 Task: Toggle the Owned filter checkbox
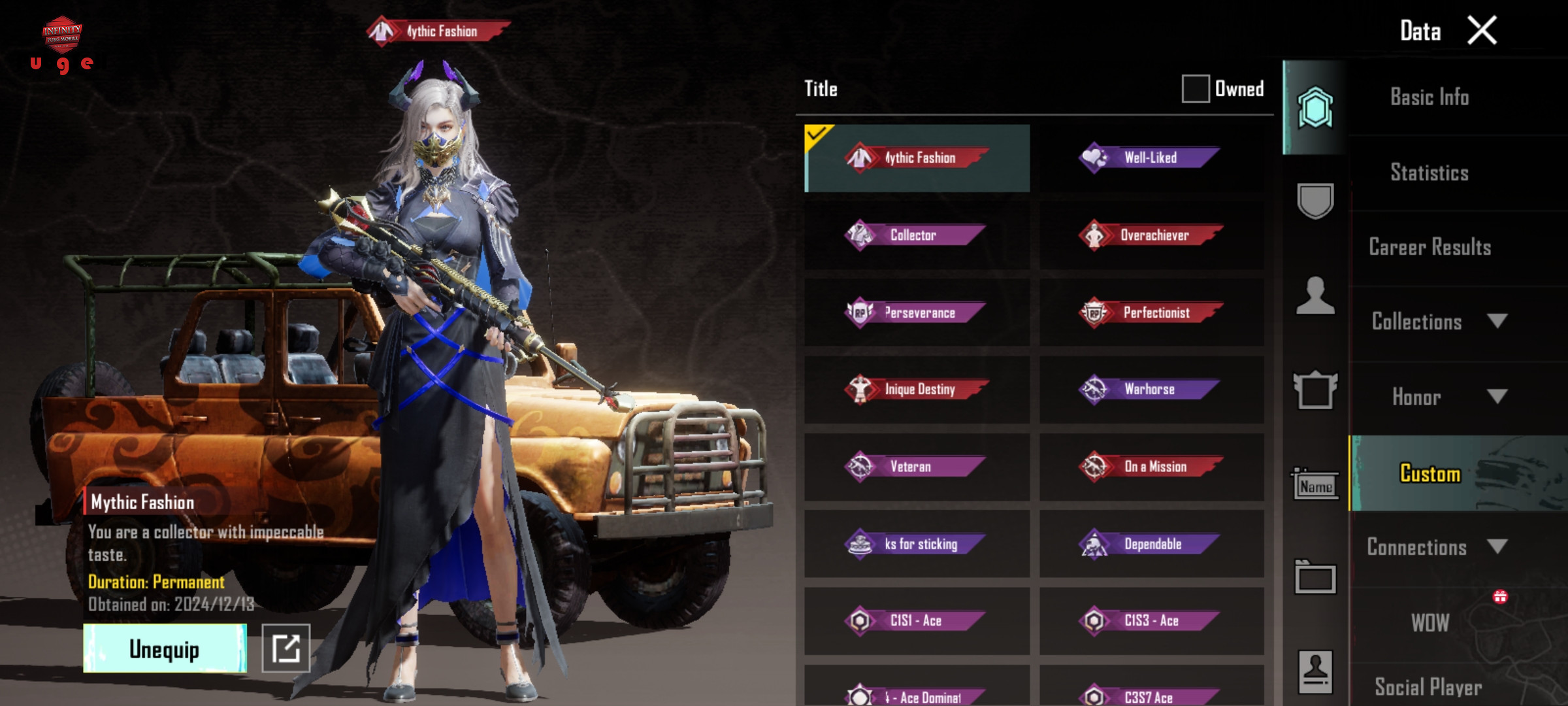(x=1195, y=89)
